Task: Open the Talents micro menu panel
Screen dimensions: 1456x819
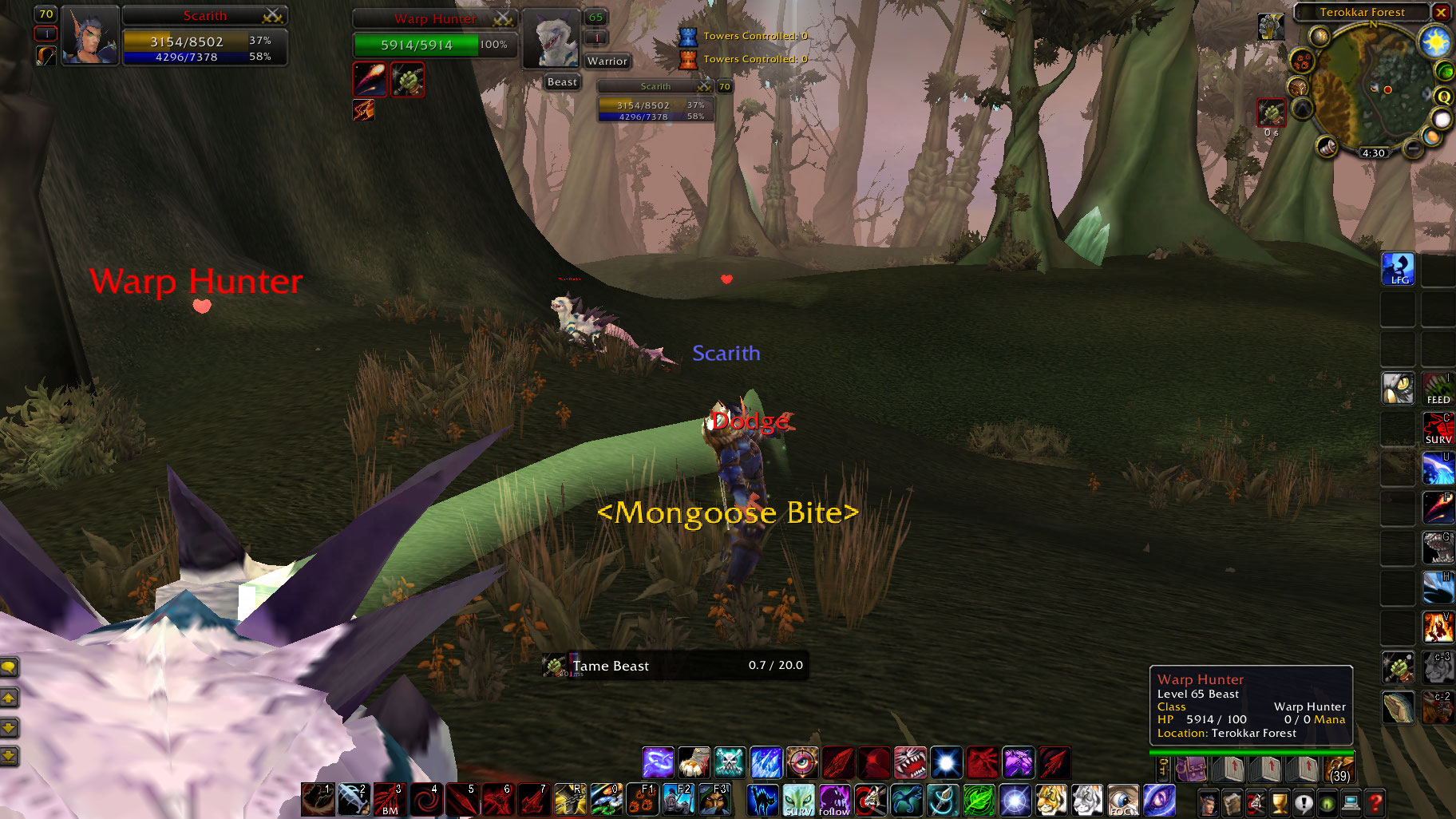Action: [1256, 805]
